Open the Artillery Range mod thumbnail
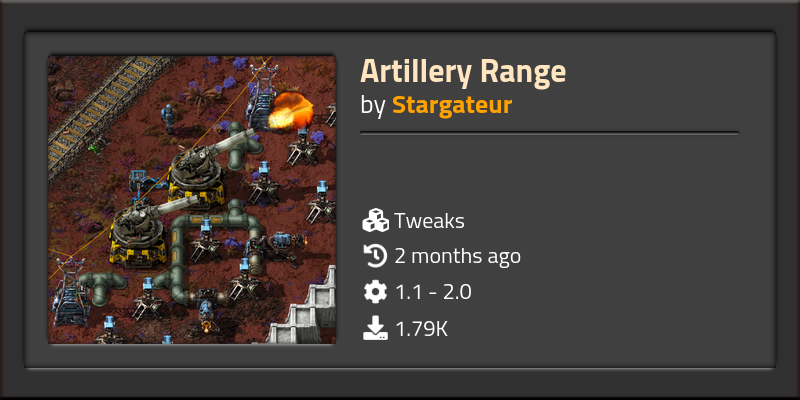 pyautogui.click(x=191, y=199)
